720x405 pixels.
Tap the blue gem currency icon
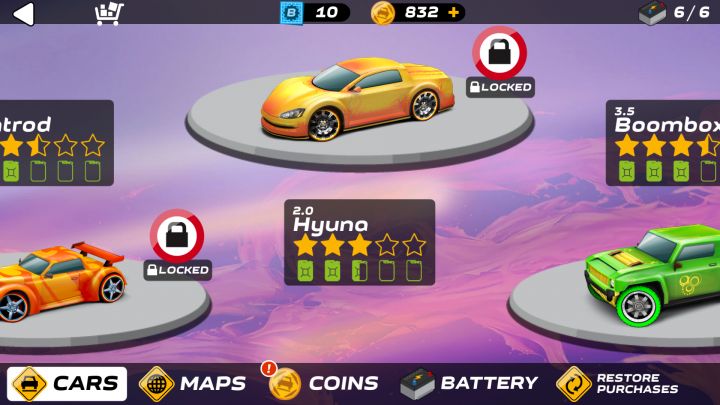[291, 13]
